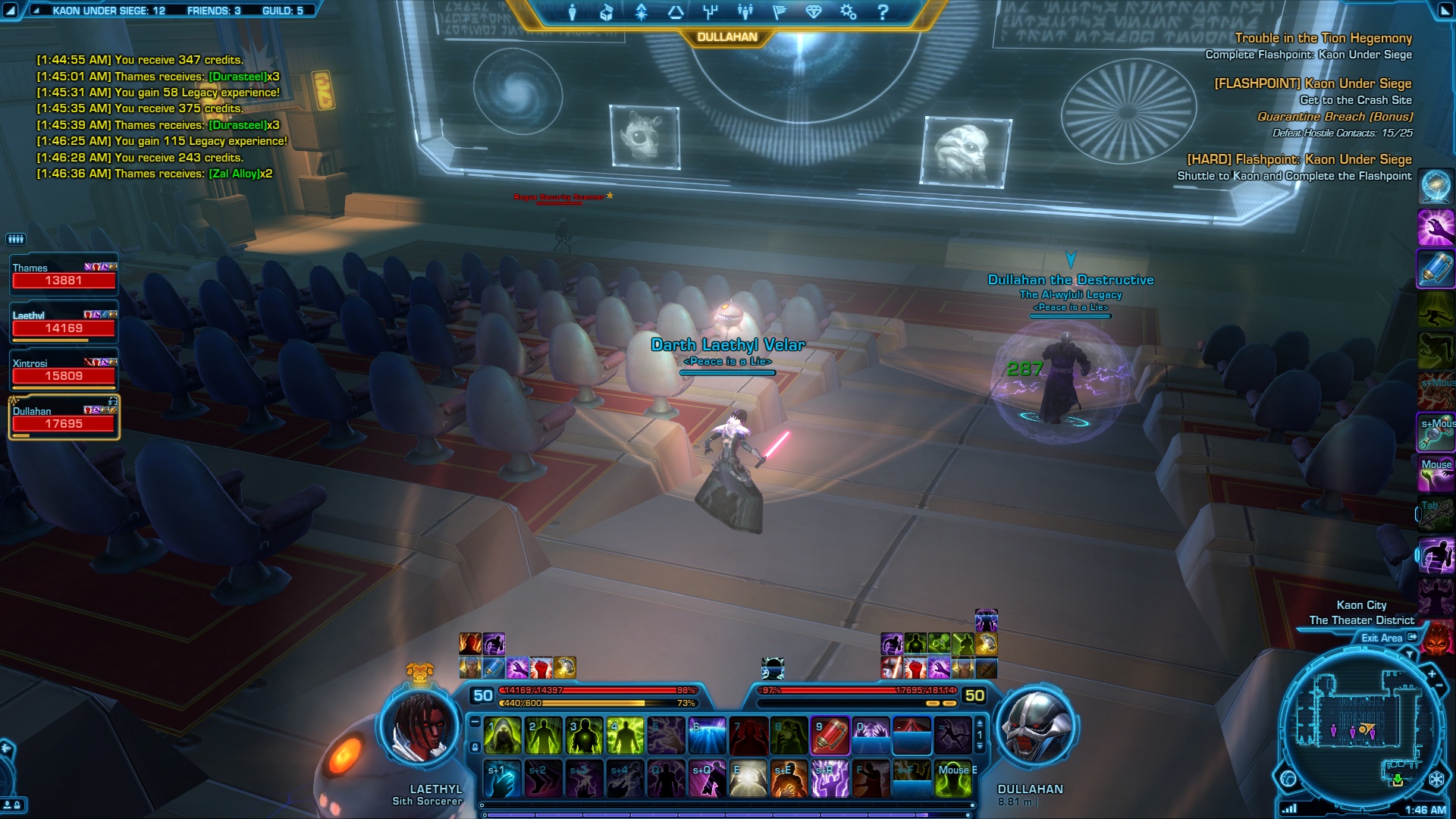Toggle the quickbar lock button
Screen dimensions: 1456x819
[x=475, y=747]
